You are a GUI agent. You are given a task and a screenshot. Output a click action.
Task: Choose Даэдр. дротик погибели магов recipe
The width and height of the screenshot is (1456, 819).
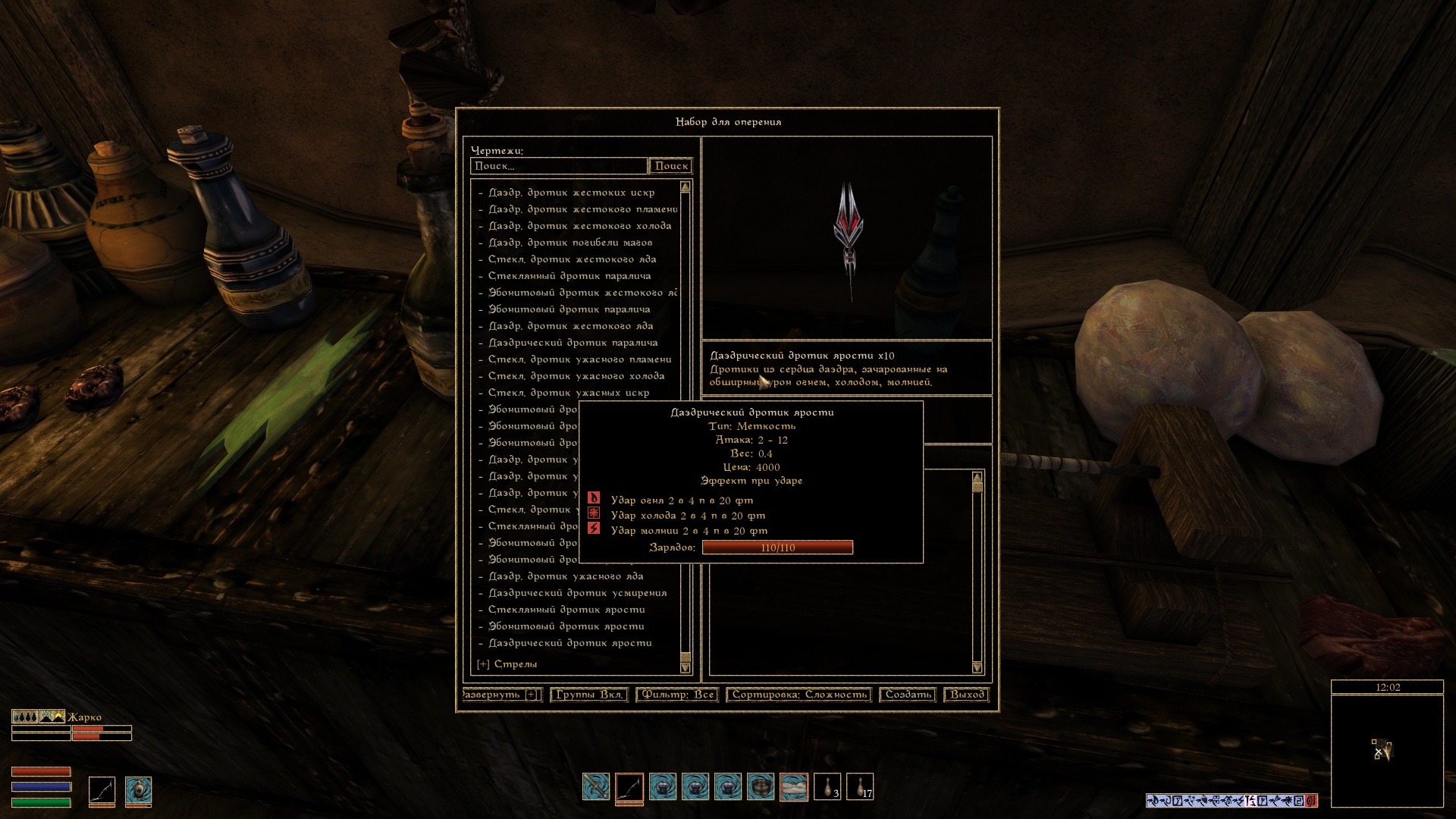point(570,243)
